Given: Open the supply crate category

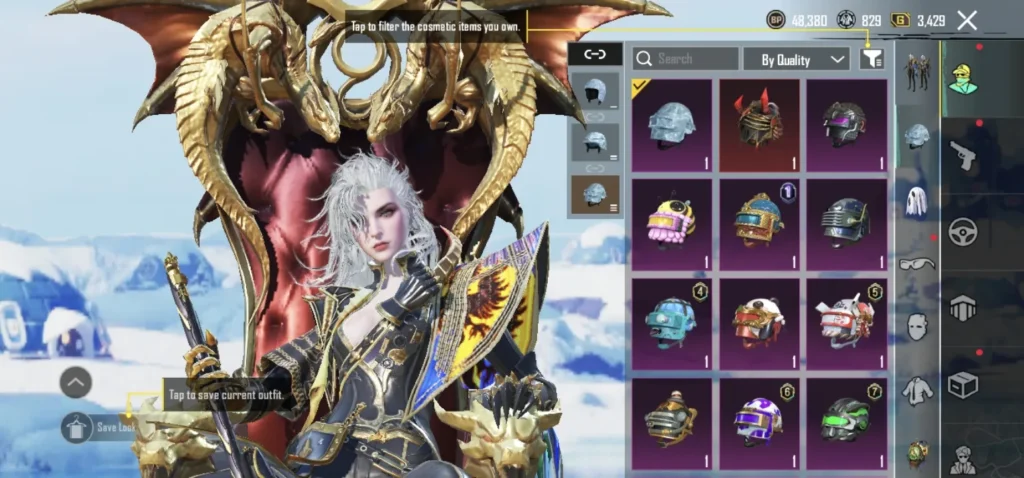Looking at the screenshot, I should click(x=963, y=385).
